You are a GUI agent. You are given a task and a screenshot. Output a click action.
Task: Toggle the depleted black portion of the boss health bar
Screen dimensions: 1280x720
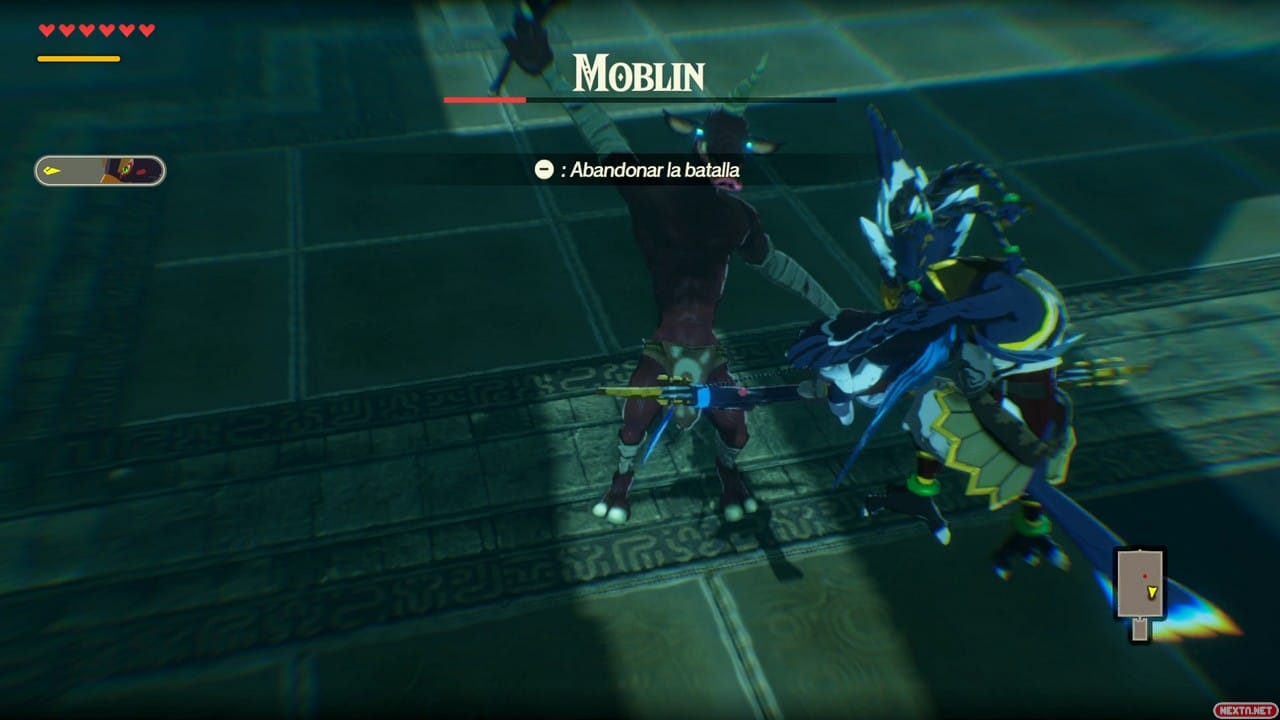[x=680, y=100]
